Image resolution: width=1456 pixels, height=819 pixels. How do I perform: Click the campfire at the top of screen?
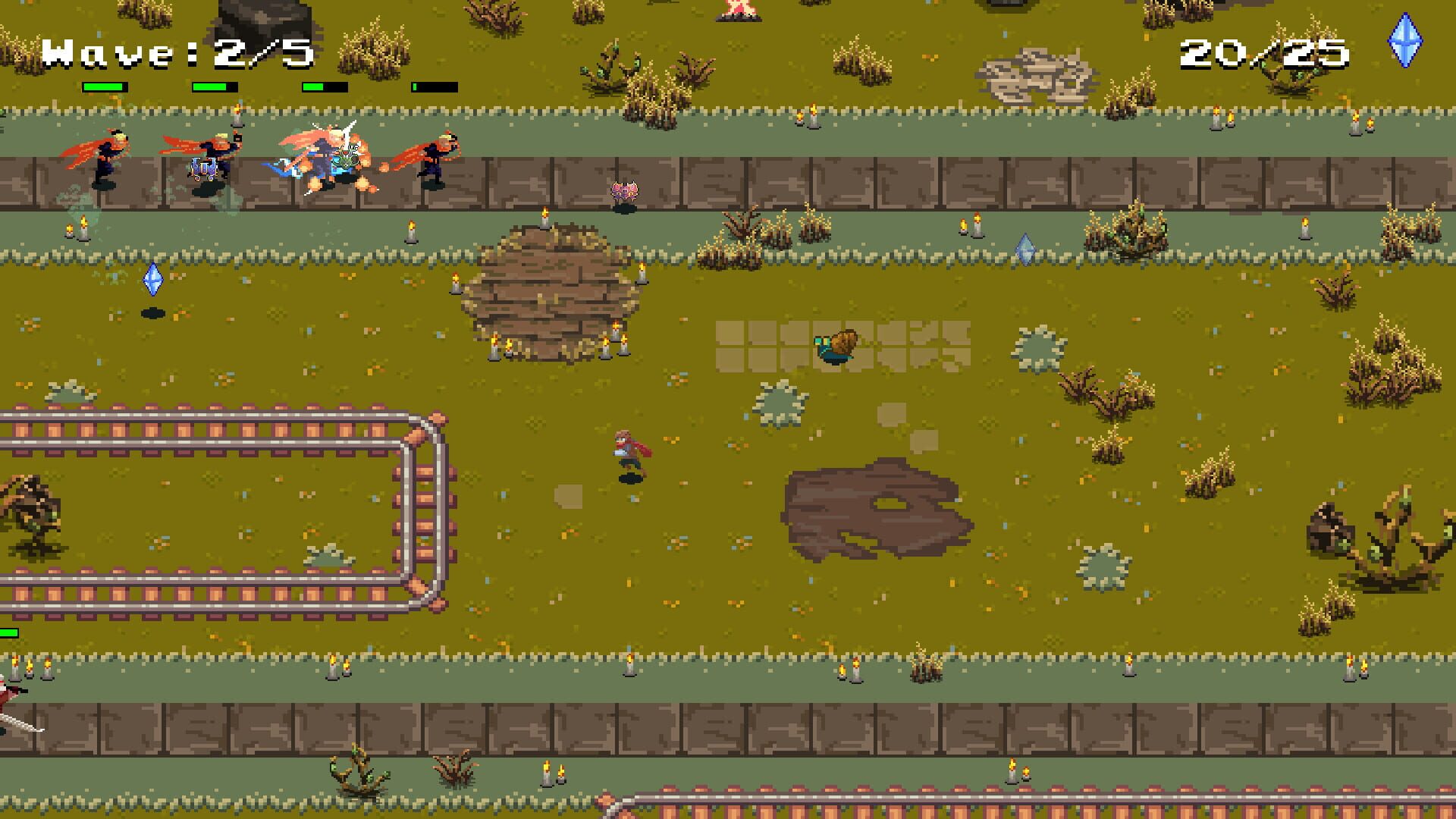[x=737, y=14]
